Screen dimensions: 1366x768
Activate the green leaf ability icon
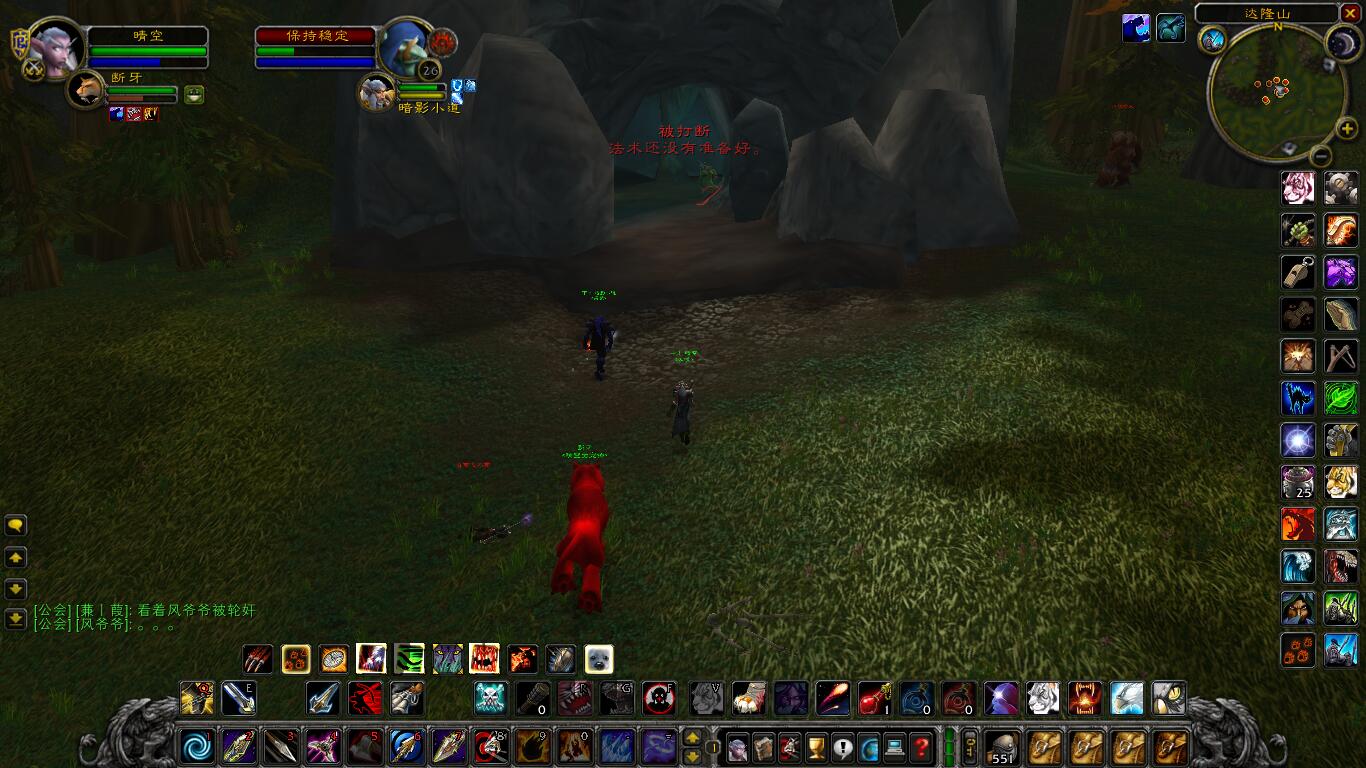tap(1341, 398)
